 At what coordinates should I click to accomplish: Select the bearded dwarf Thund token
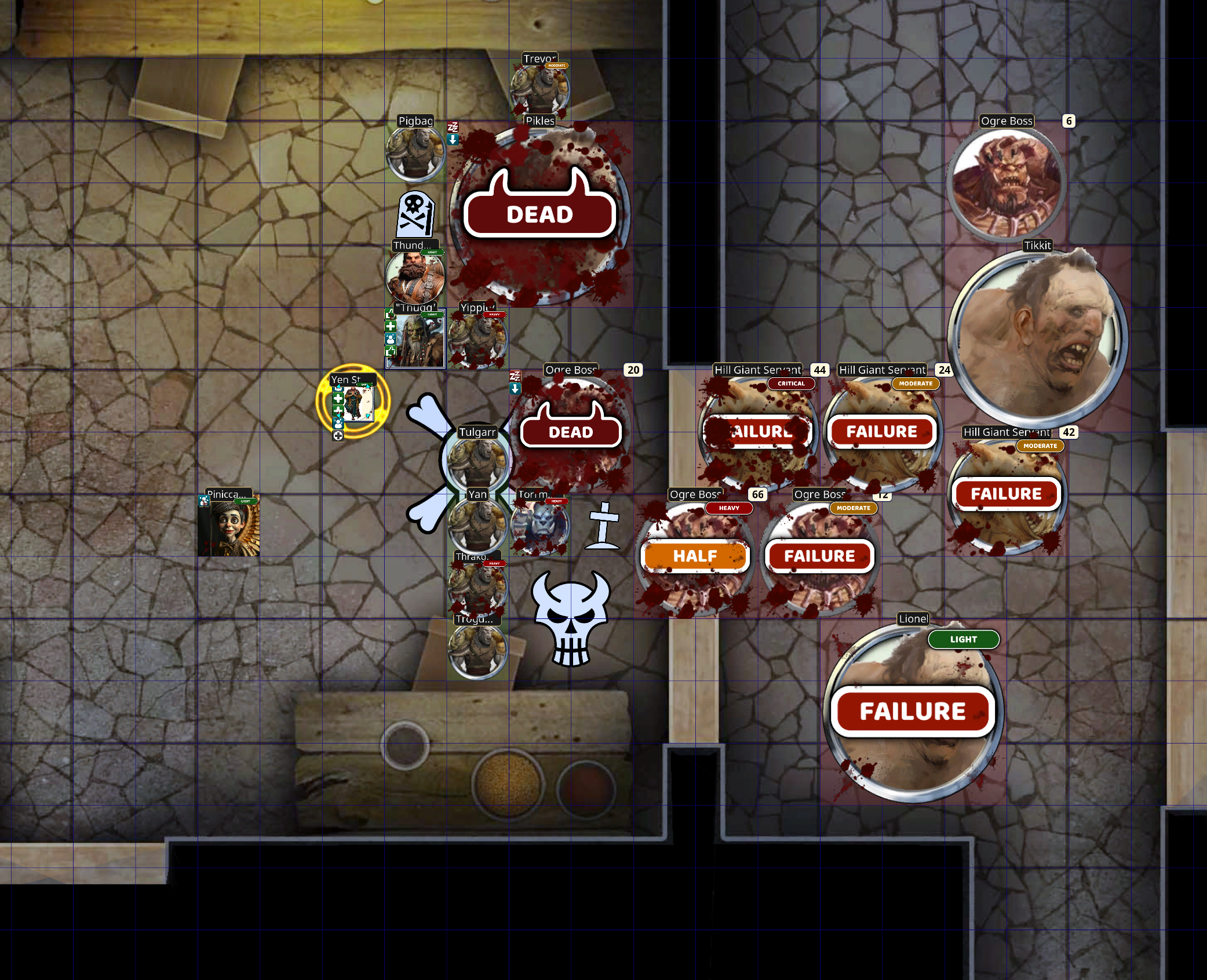(415, 277)
